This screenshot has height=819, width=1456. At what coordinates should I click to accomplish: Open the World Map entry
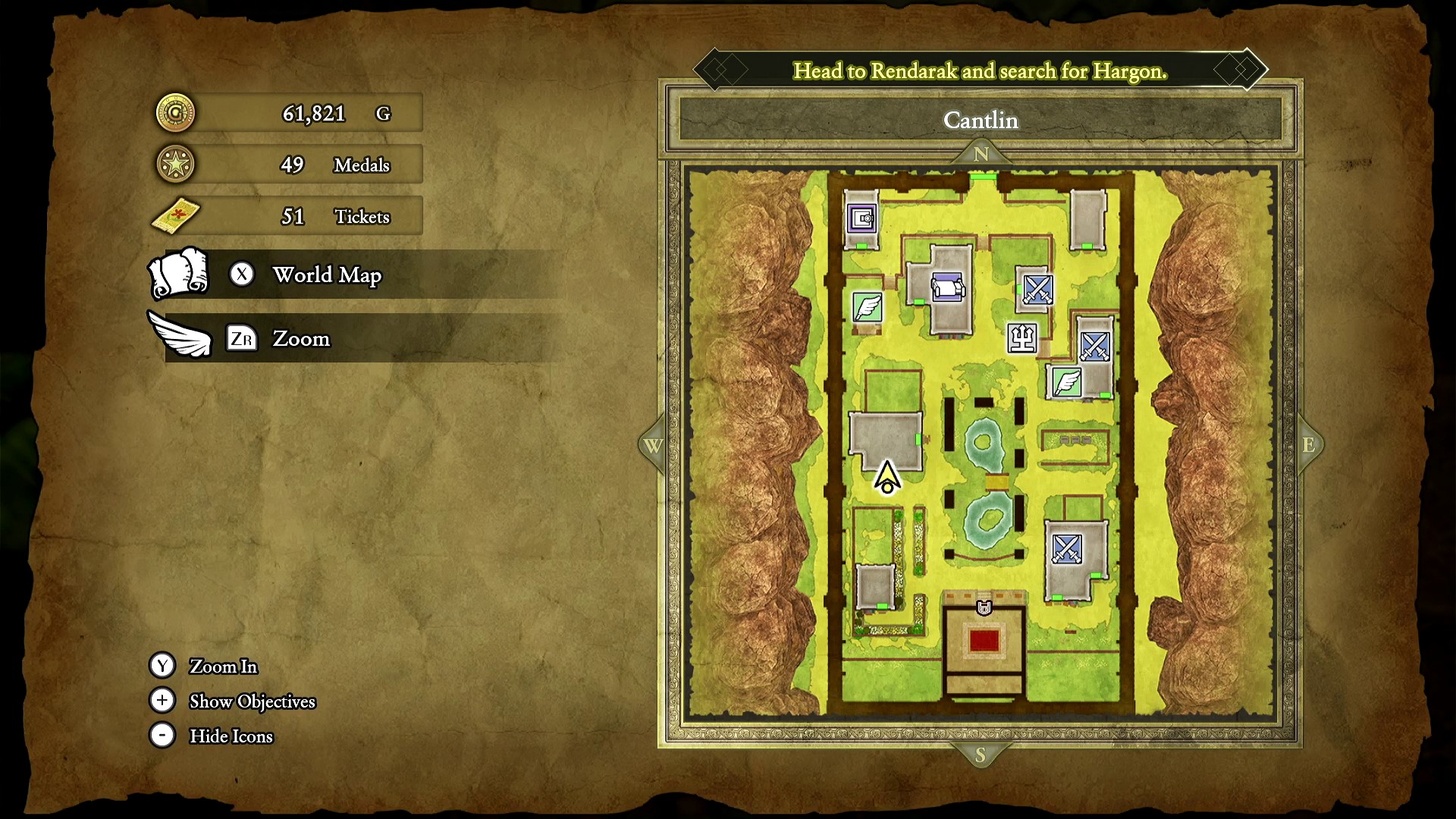(326, 275)
